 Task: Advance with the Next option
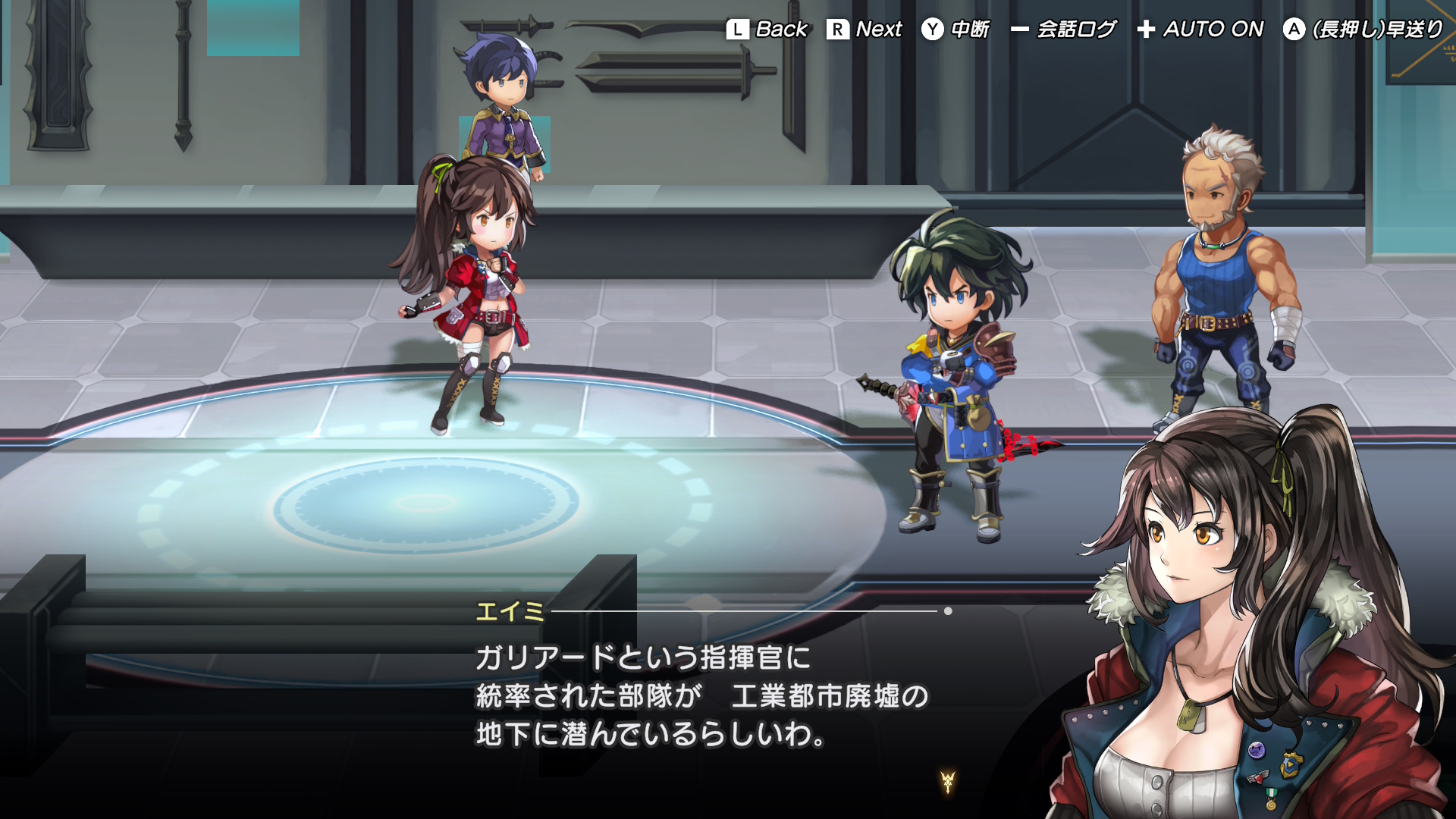click(864, 30)
